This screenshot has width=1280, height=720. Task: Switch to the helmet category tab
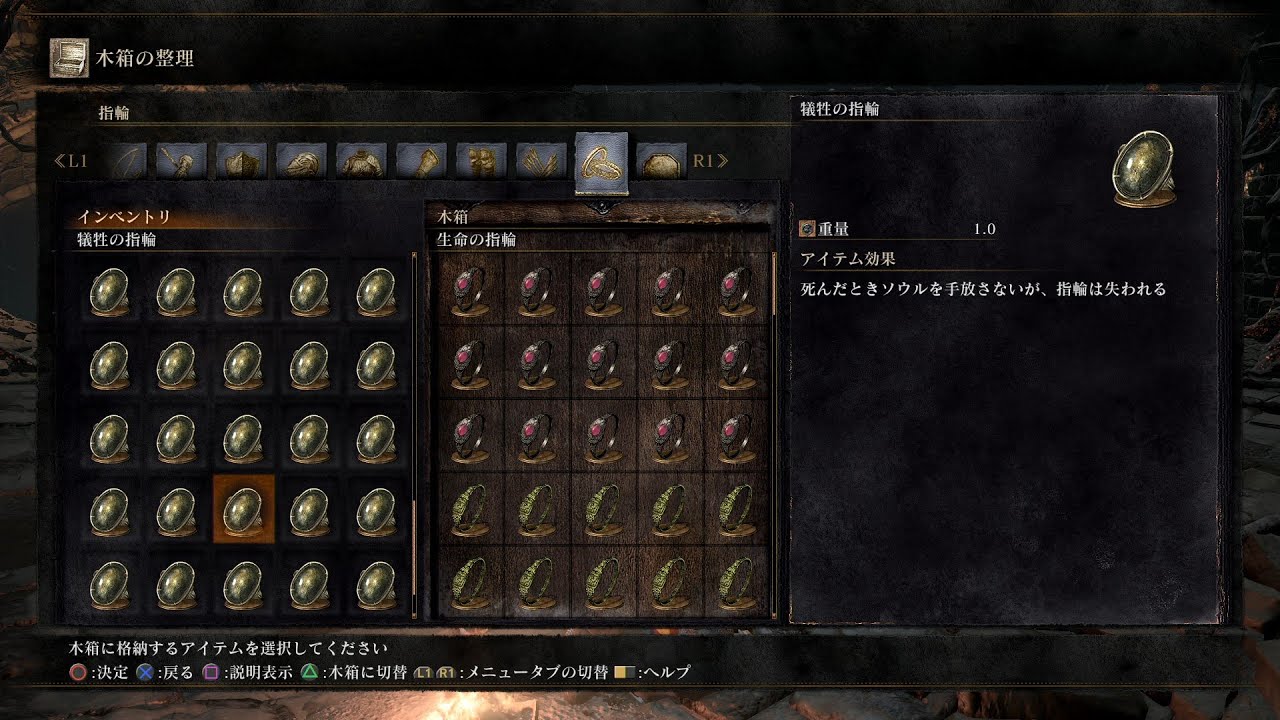(302, 160)
